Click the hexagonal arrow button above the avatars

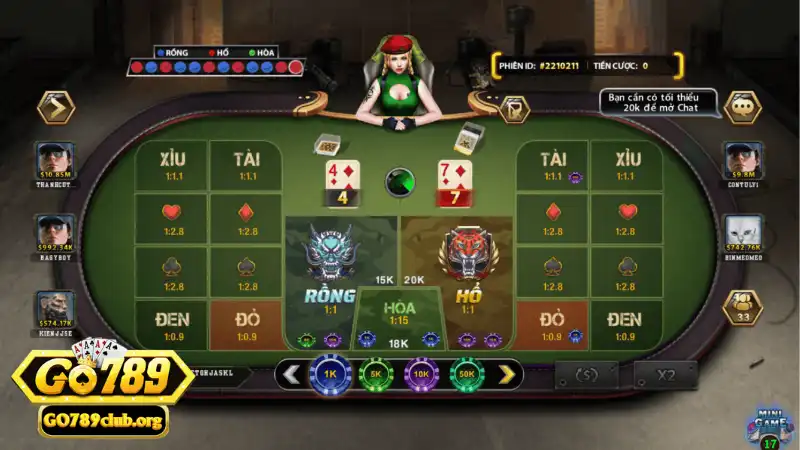point(55,107)
